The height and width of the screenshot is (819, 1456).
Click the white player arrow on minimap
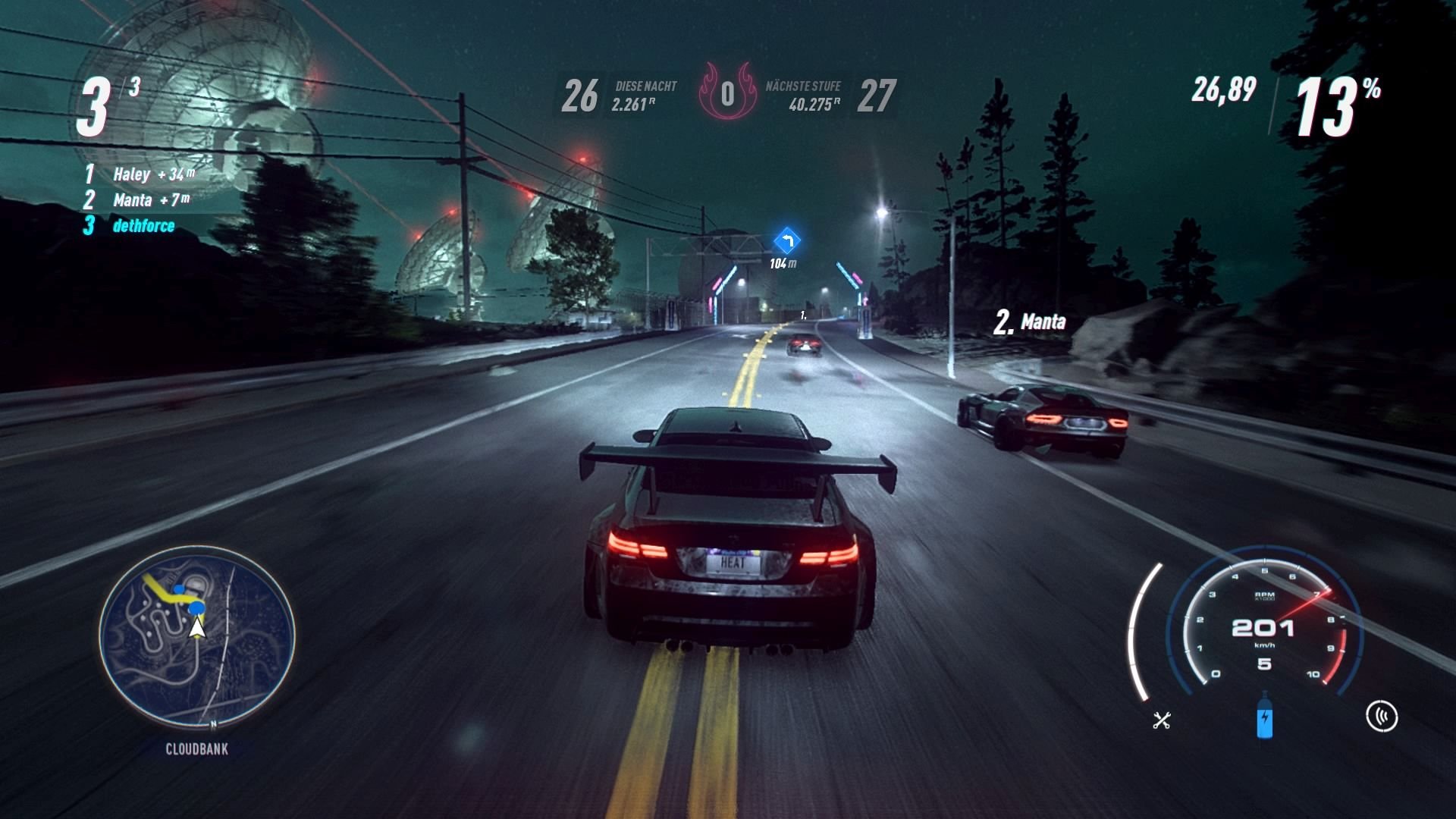pyautogui.click(x=197, y=628)
